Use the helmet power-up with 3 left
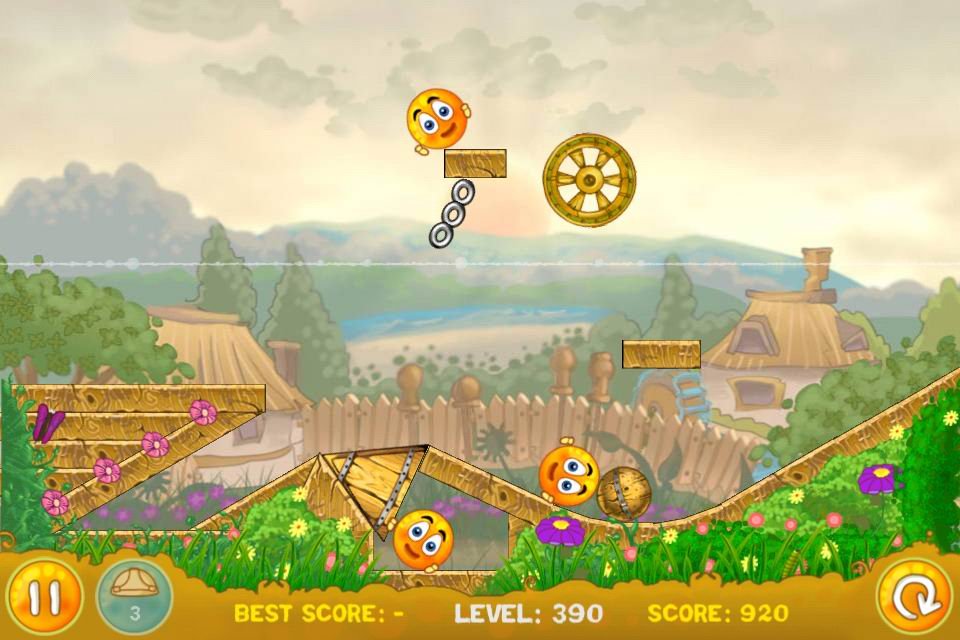The image size is (960, 640). coord(134,596)
